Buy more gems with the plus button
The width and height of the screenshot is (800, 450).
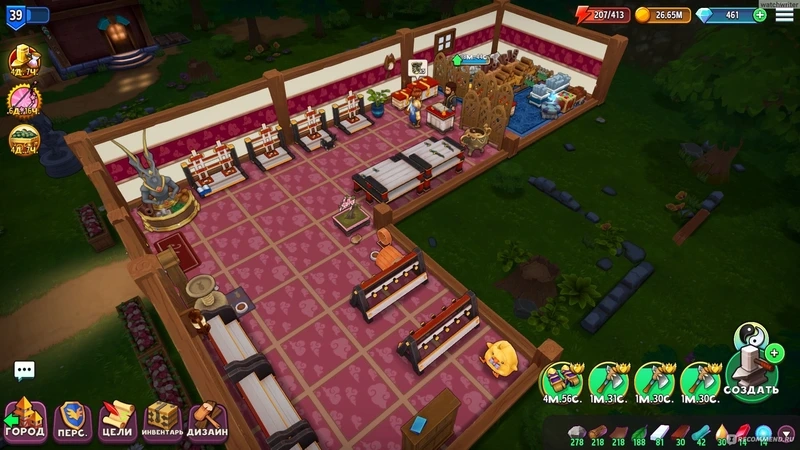point(760,15)
